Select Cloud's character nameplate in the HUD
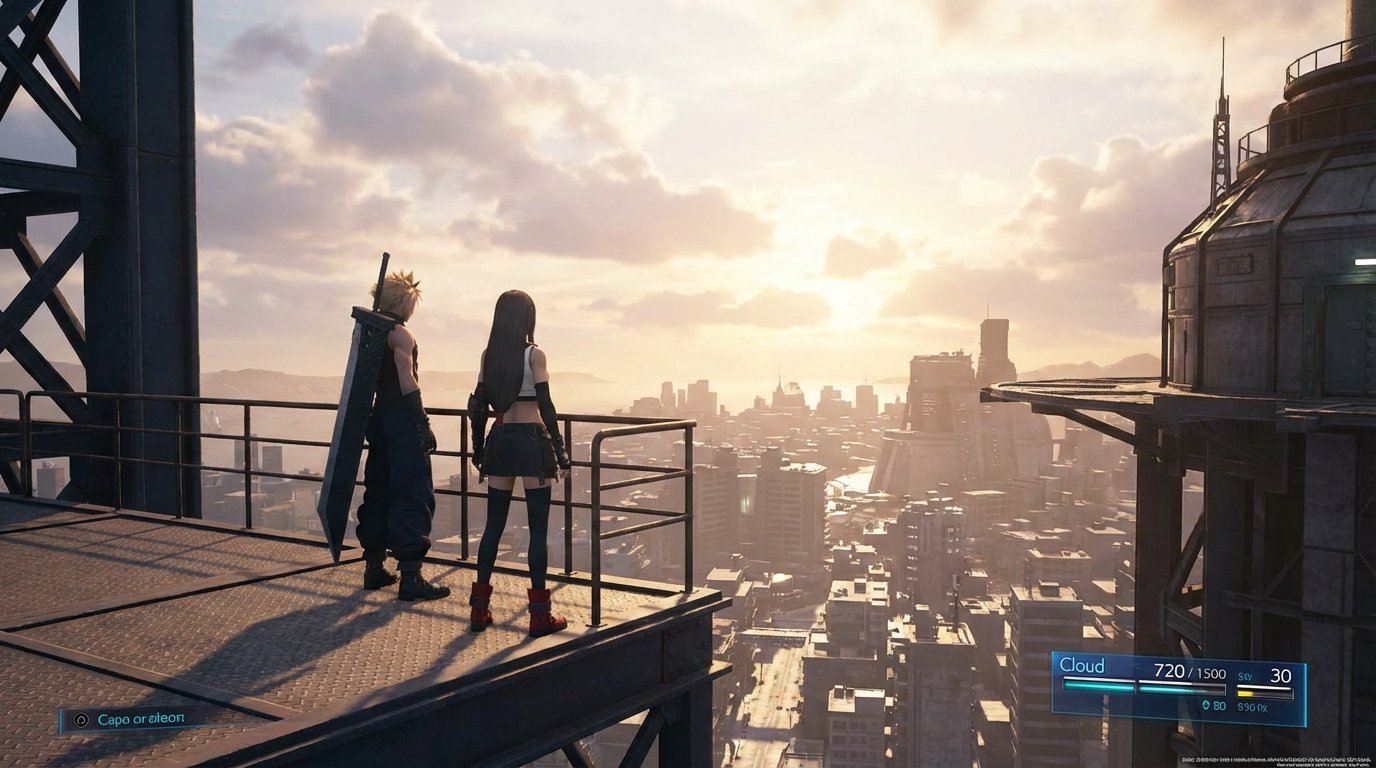Screen dimensions: 1376x768 pyautogui.click(x=1082, y=664)
